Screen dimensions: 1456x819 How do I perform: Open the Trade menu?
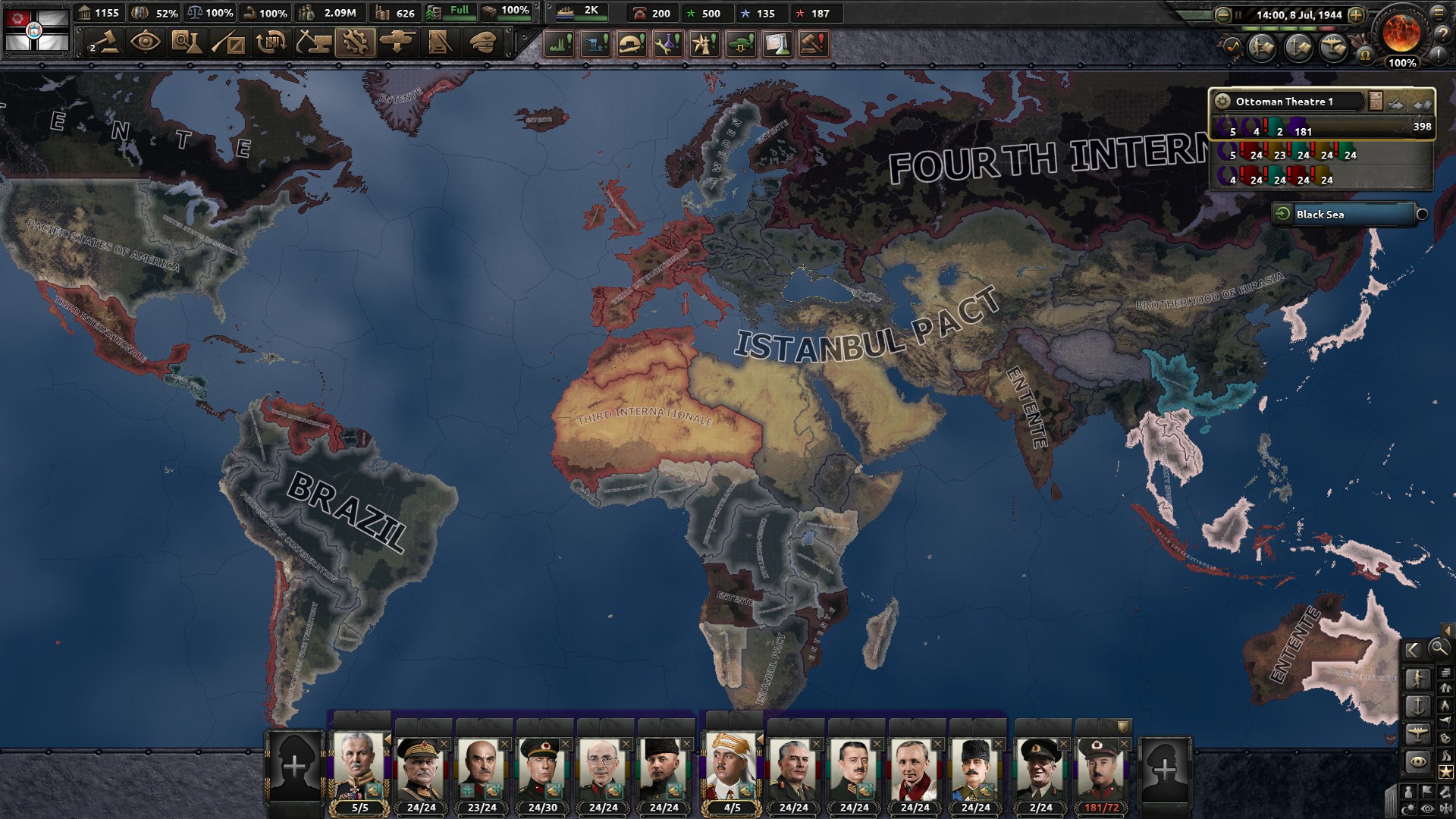[x=271, y=42]
